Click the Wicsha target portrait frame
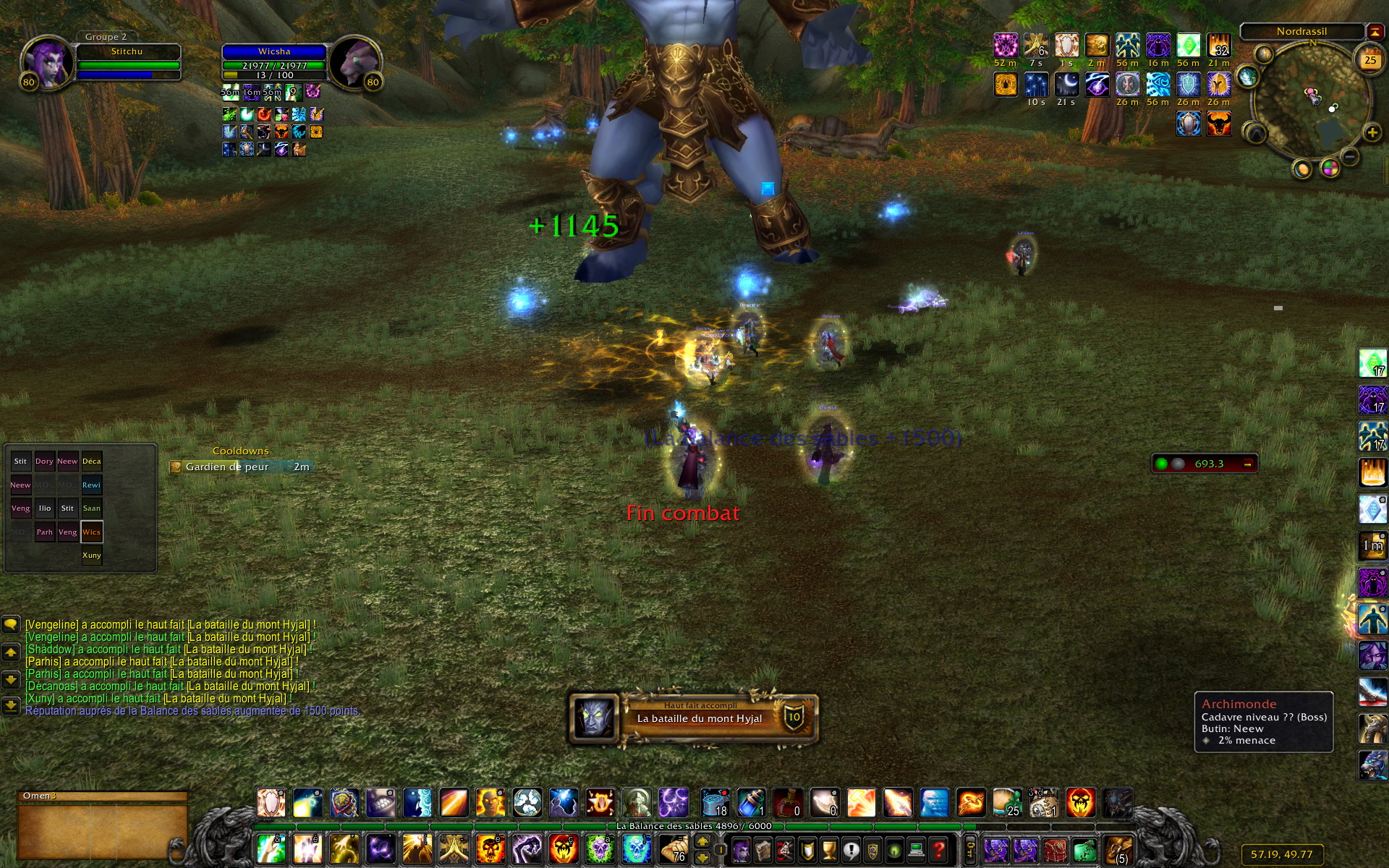This screenshot has height=868, width=1389. point(354,61)
